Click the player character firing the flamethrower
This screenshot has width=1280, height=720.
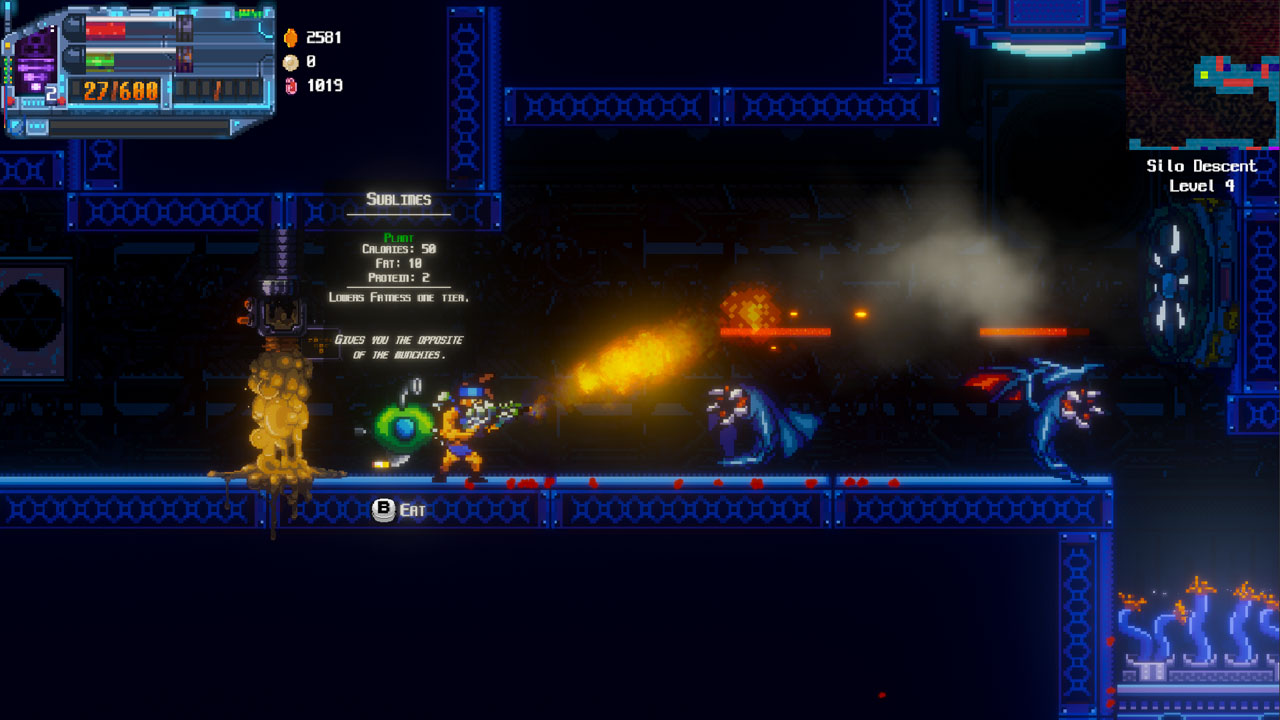462,428
